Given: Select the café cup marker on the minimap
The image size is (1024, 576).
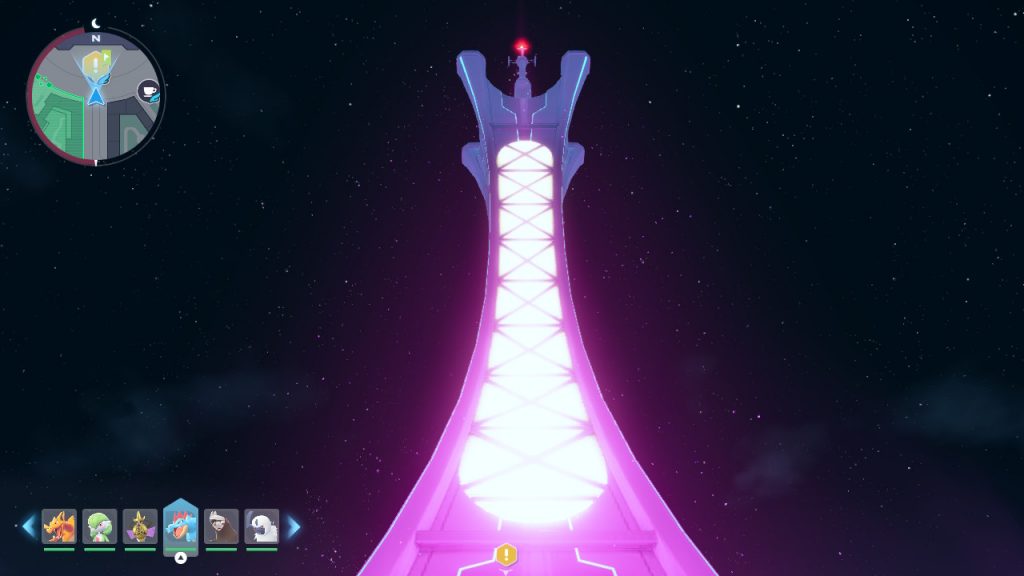Looking at the screenshot, I should click(x=148, y=91).
